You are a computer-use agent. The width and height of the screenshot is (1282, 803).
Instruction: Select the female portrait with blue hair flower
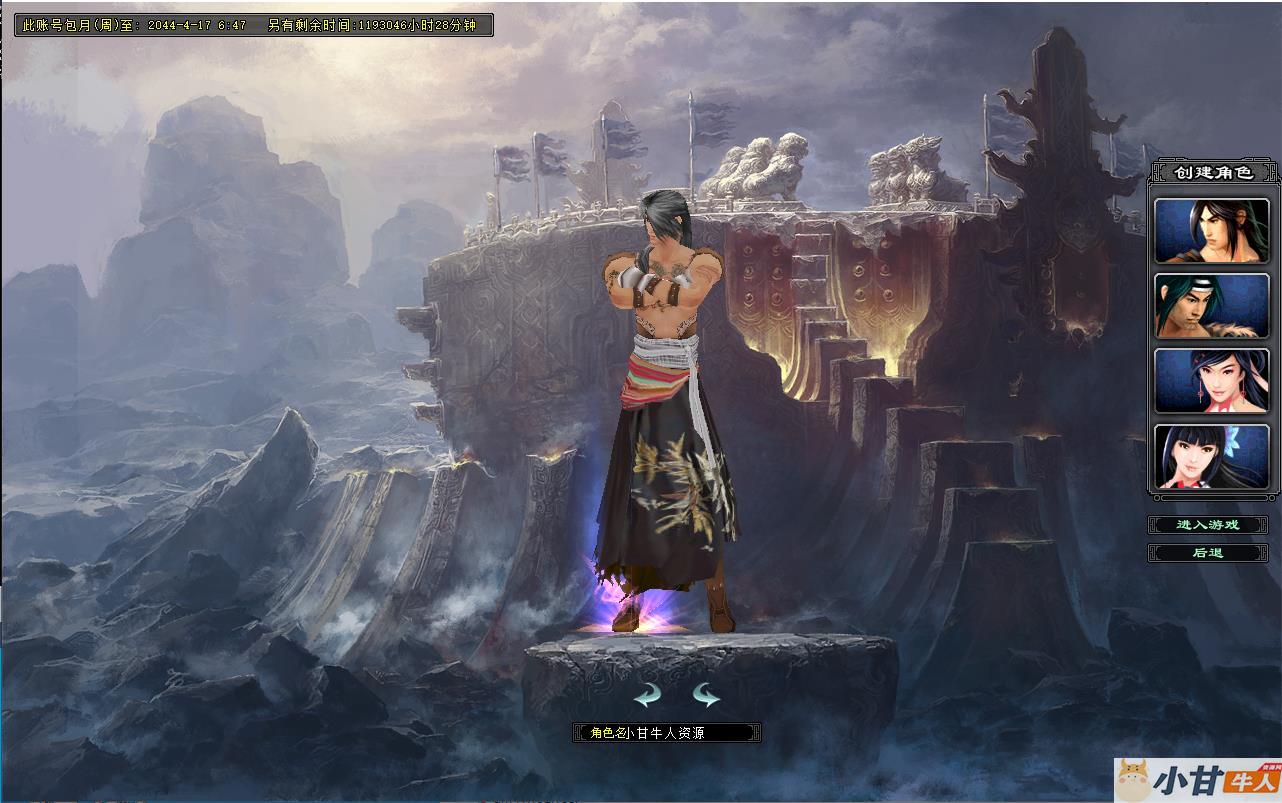coord(1212,457)
